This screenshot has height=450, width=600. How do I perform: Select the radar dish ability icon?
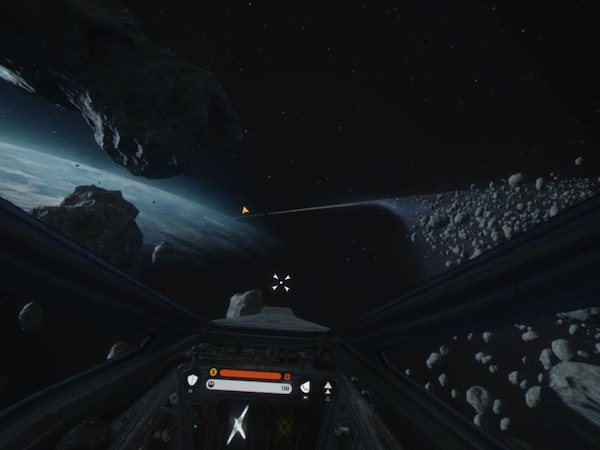point(305,387)
